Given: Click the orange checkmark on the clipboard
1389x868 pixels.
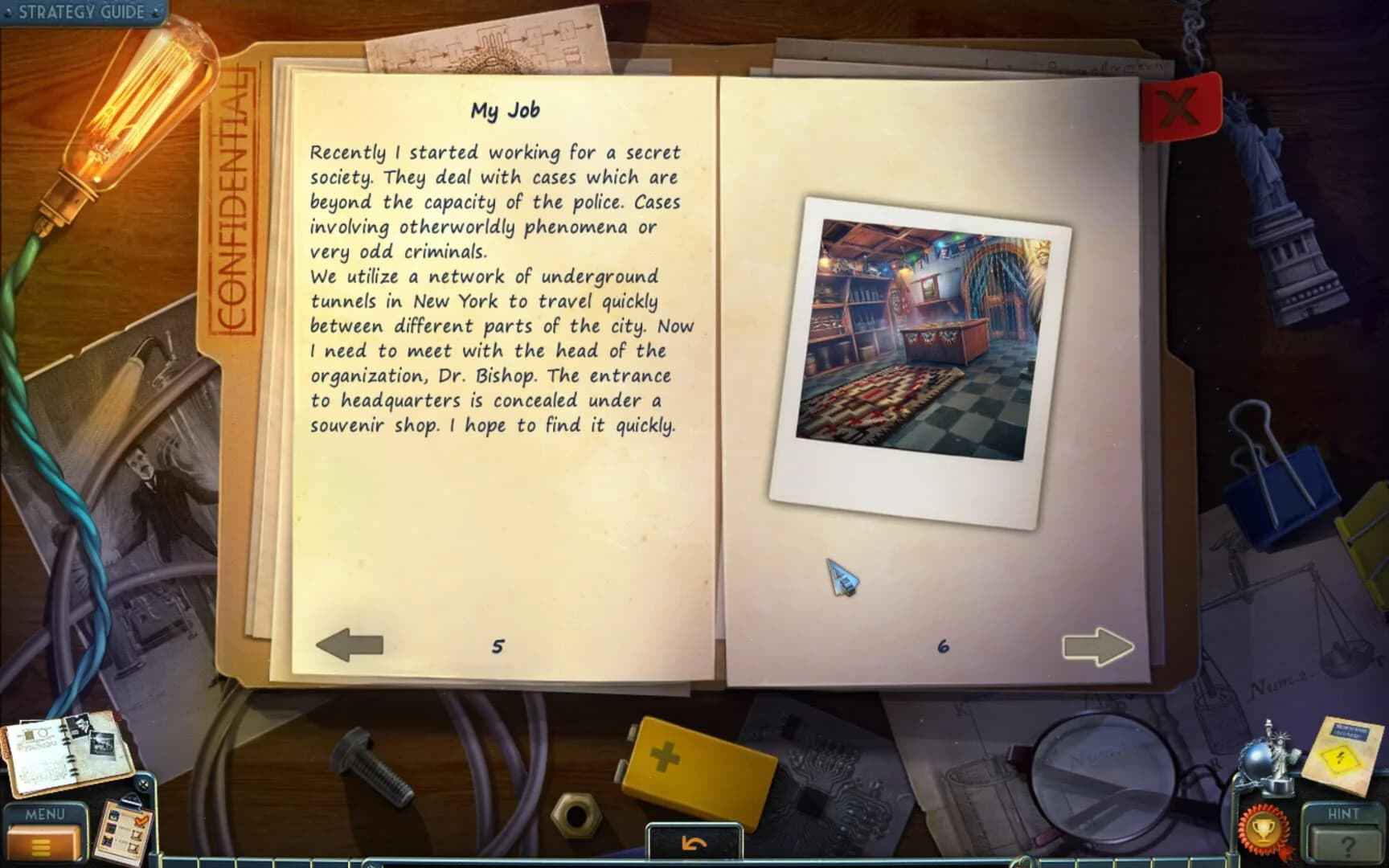Looking at the screenshot, I should (x=141, y=820).
